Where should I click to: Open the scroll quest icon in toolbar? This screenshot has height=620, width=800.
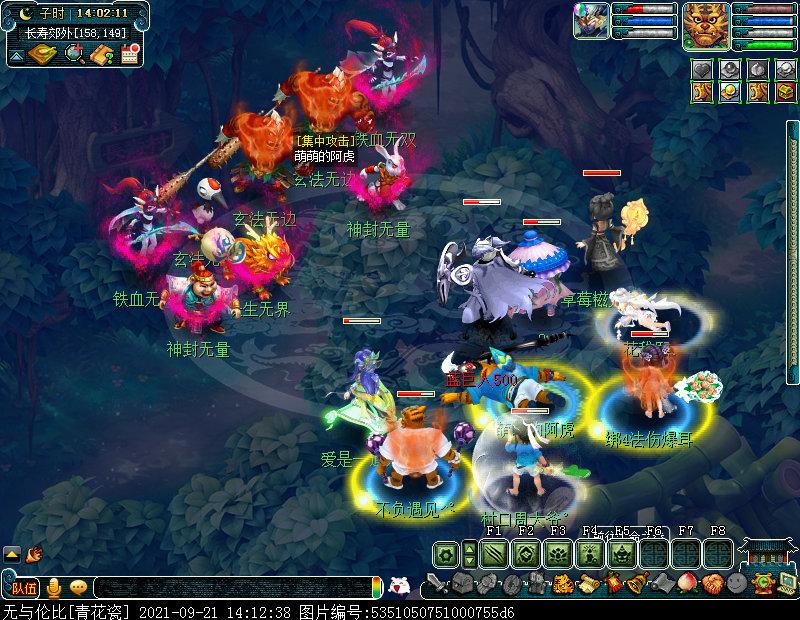(x=587, y=583)
